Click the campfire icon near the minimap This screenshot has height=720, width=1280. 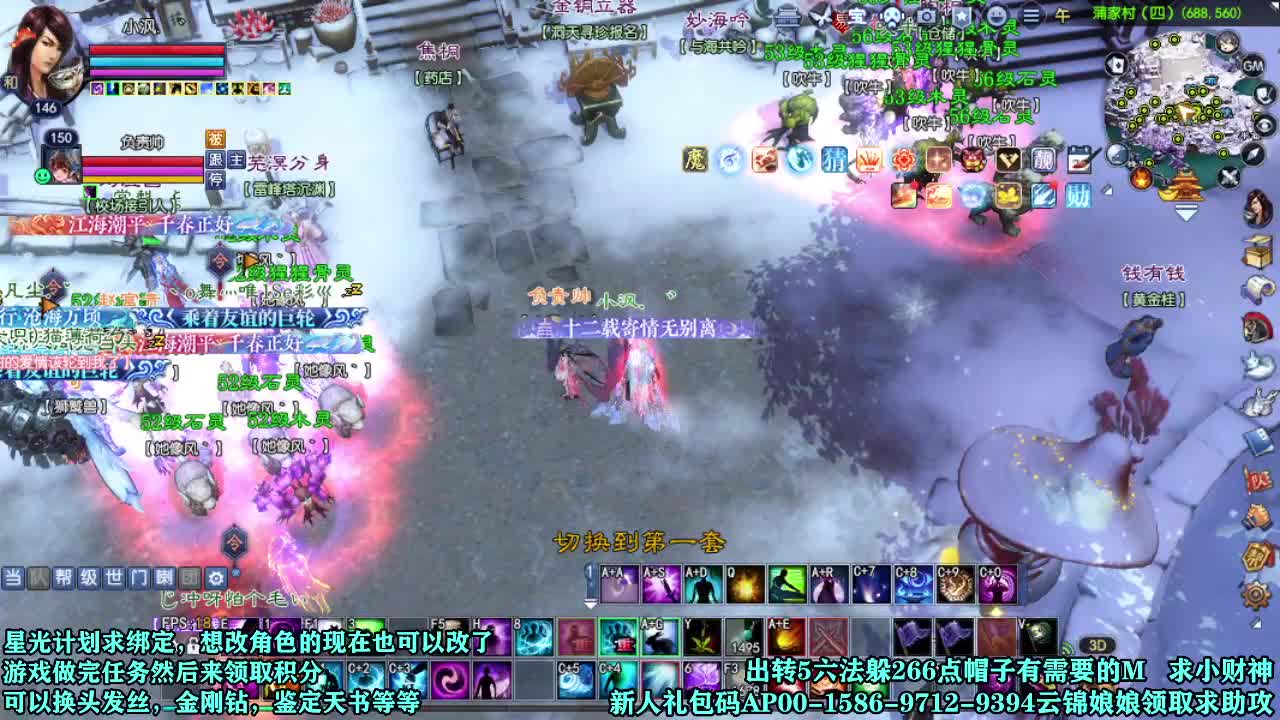1141,180
